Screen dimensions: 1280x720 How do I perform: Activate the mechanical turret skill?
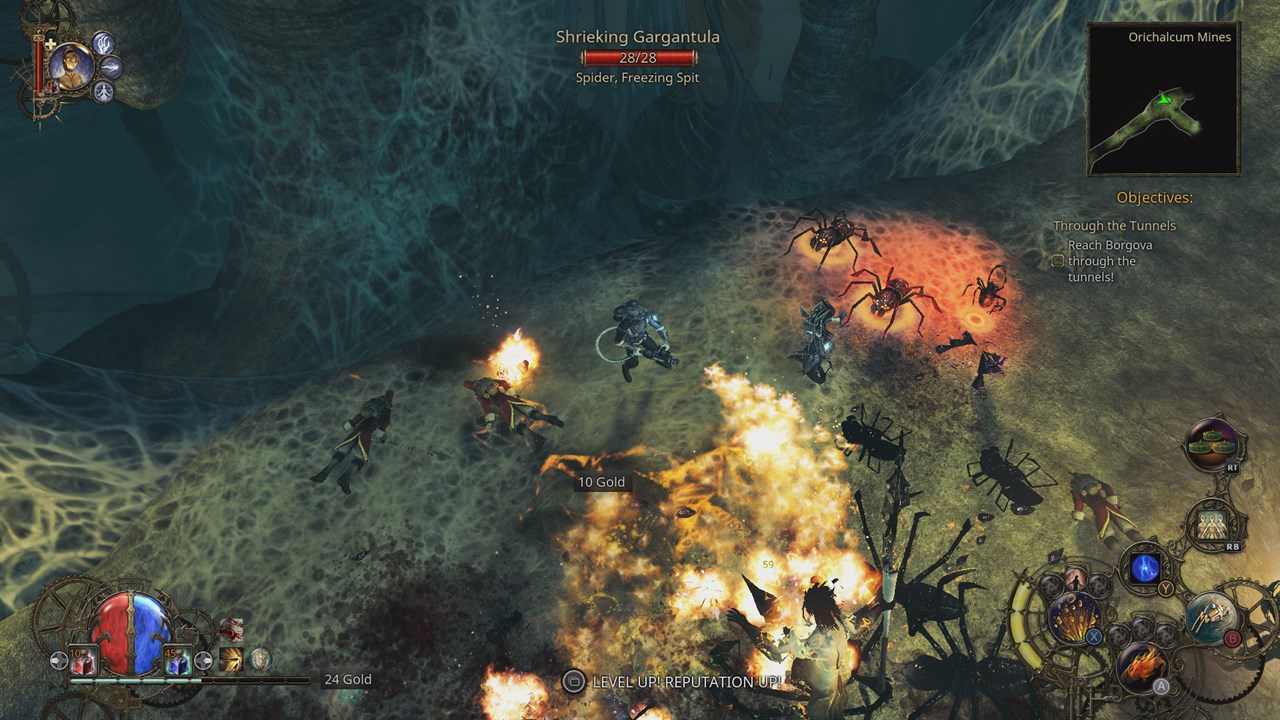pyautogui.click(x=1211, y=617)
